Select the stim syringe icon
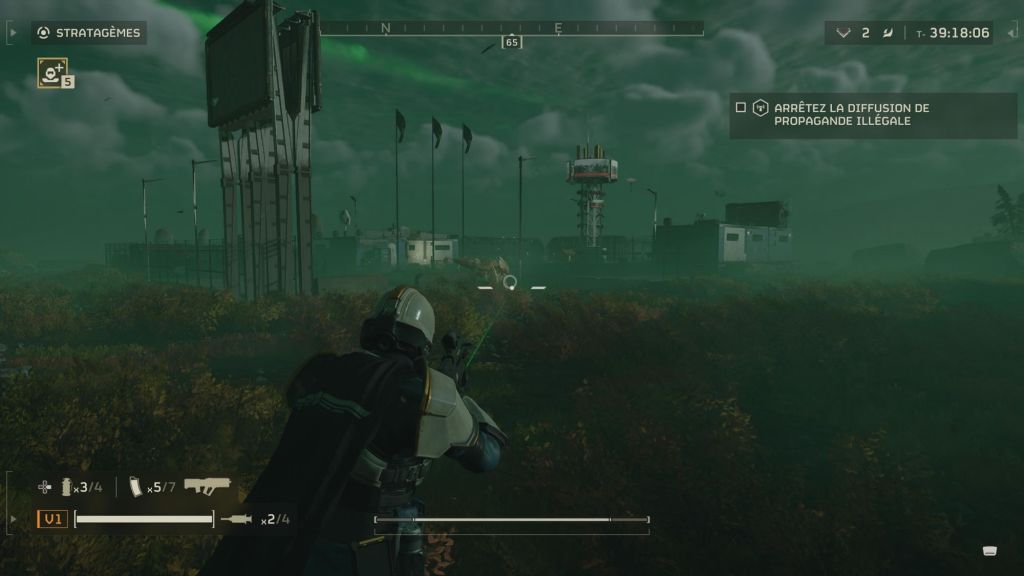 click(x=240, y=519)
